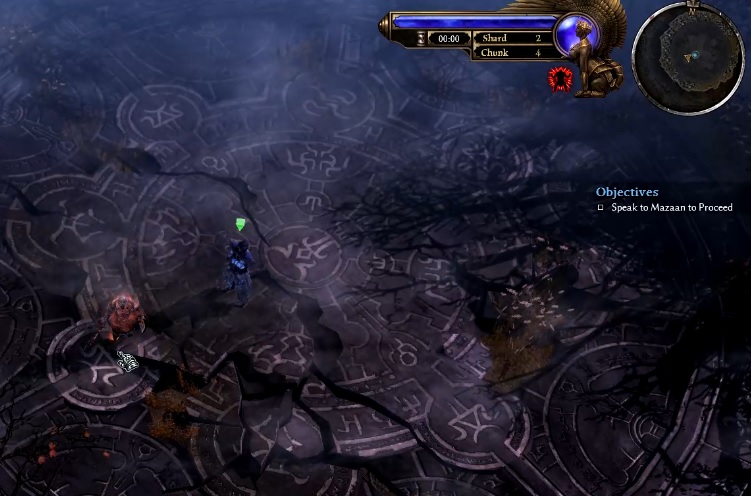Click the red flaming status icon

[559, 78]
